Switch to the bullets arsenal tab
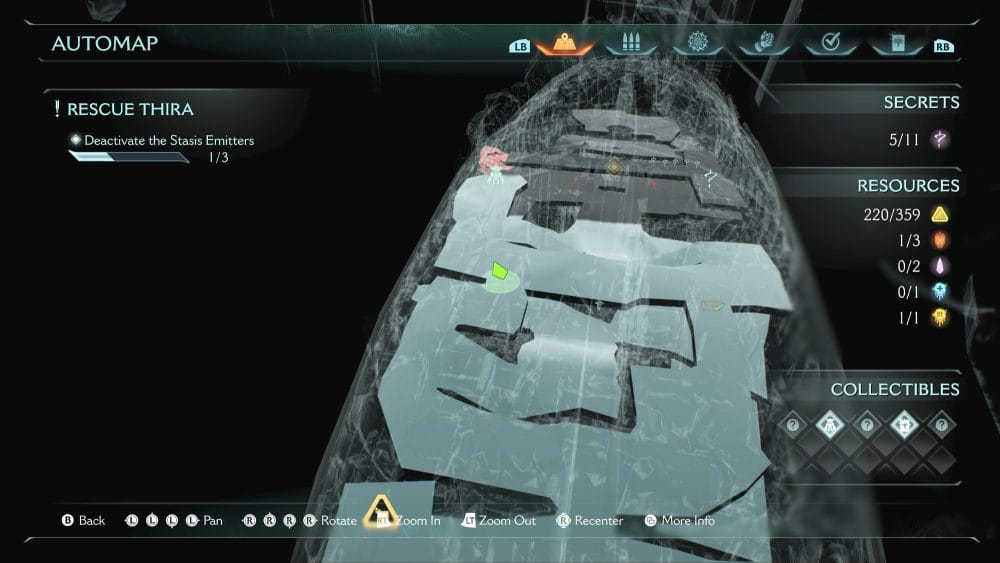 [630, 44]
